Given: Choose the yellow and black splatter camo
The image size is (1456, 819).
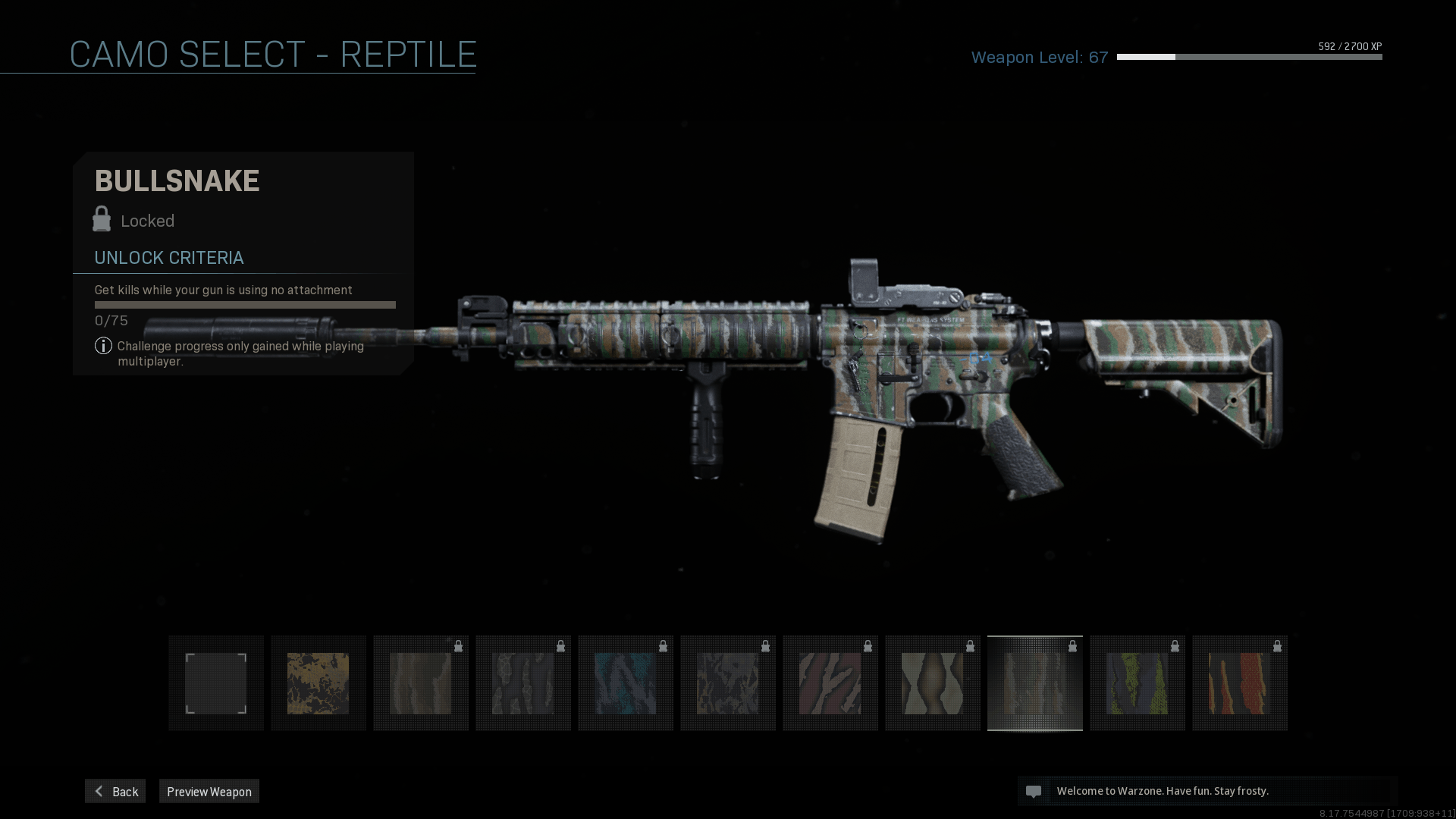Looking at the screenshot, I should point(318,683).
